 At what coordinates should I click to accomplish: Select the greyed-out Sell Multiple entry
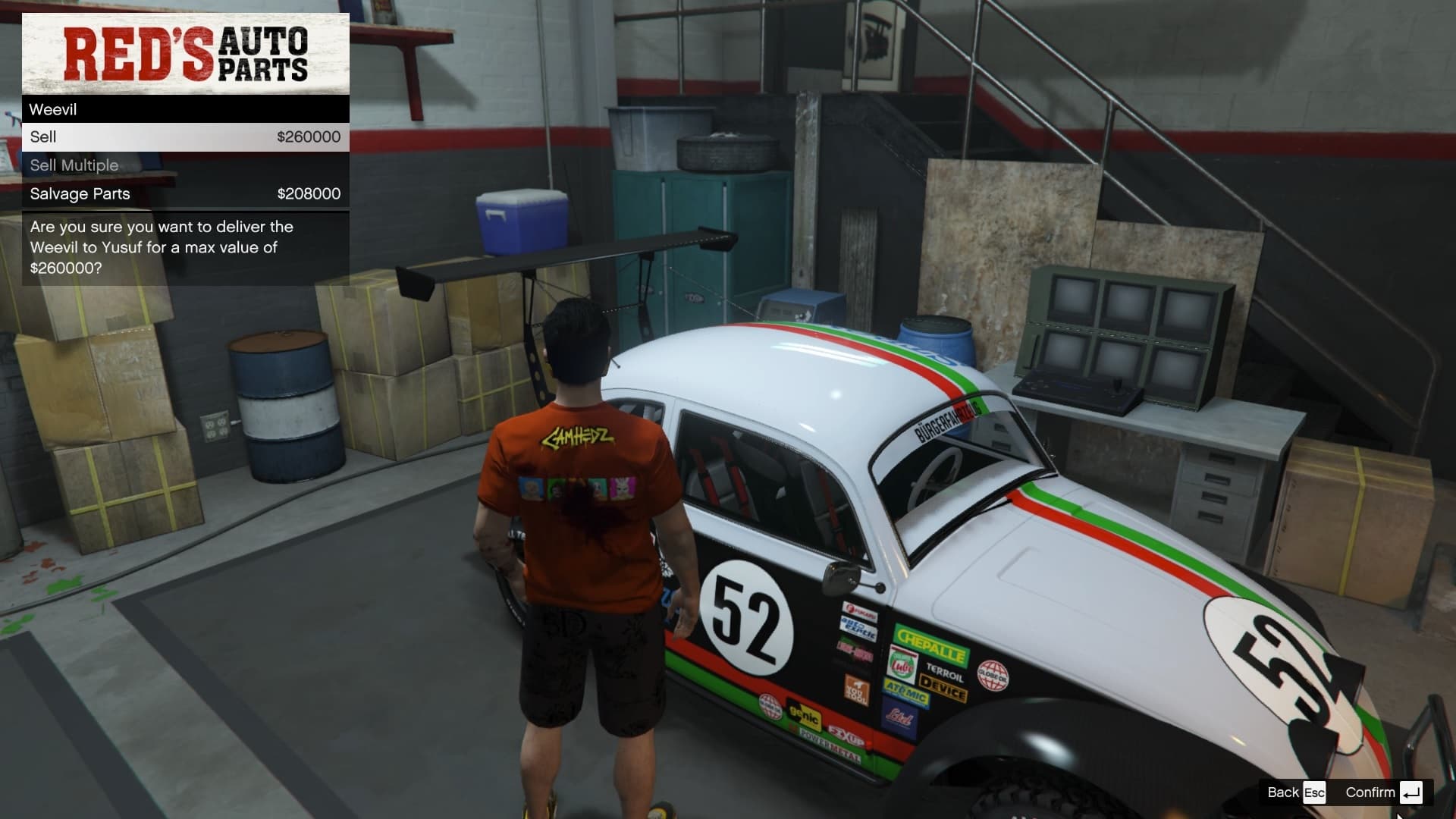pos(185,165)
